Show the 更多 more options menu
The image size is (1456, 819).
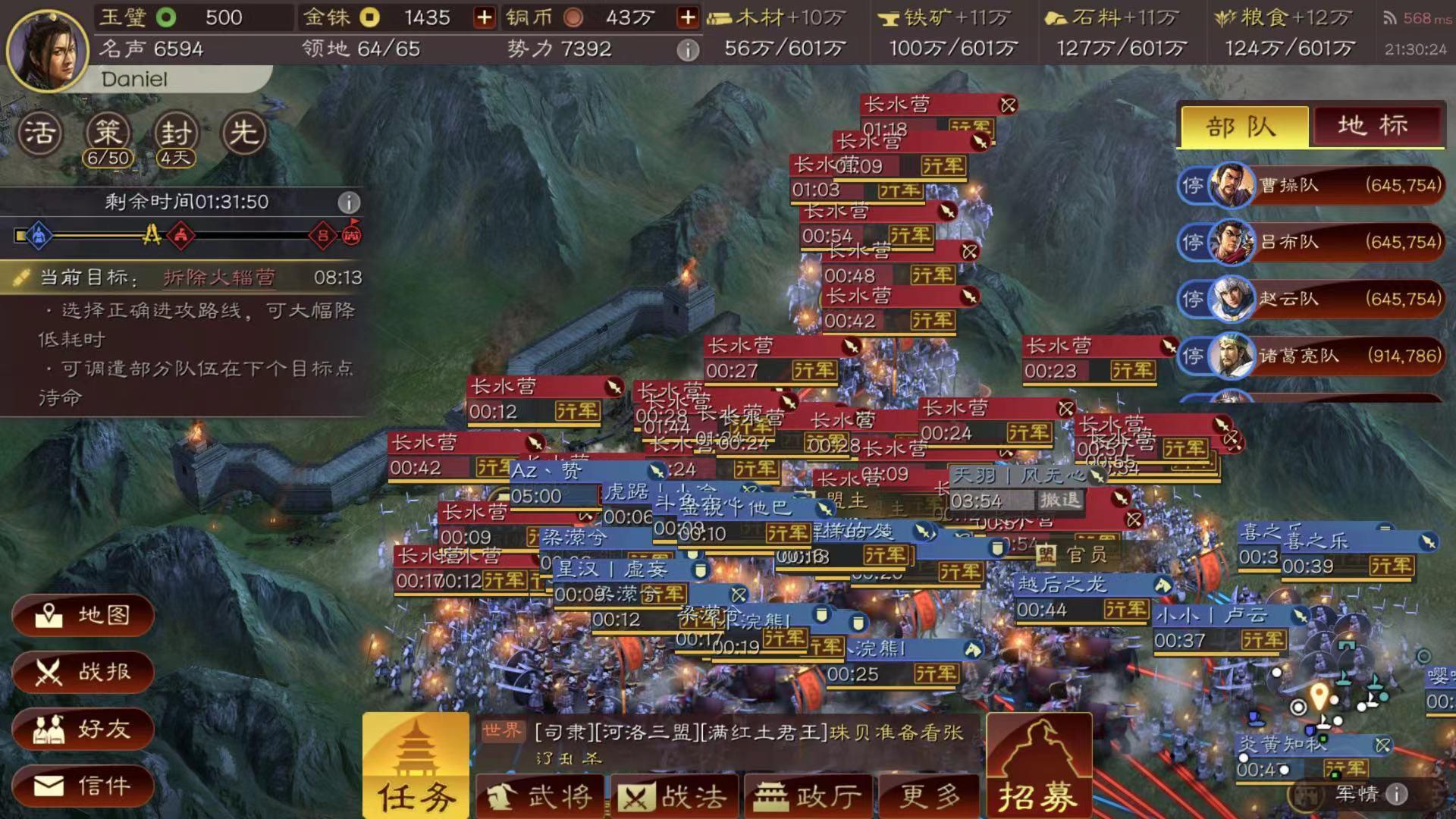click(x=930, y=796)
